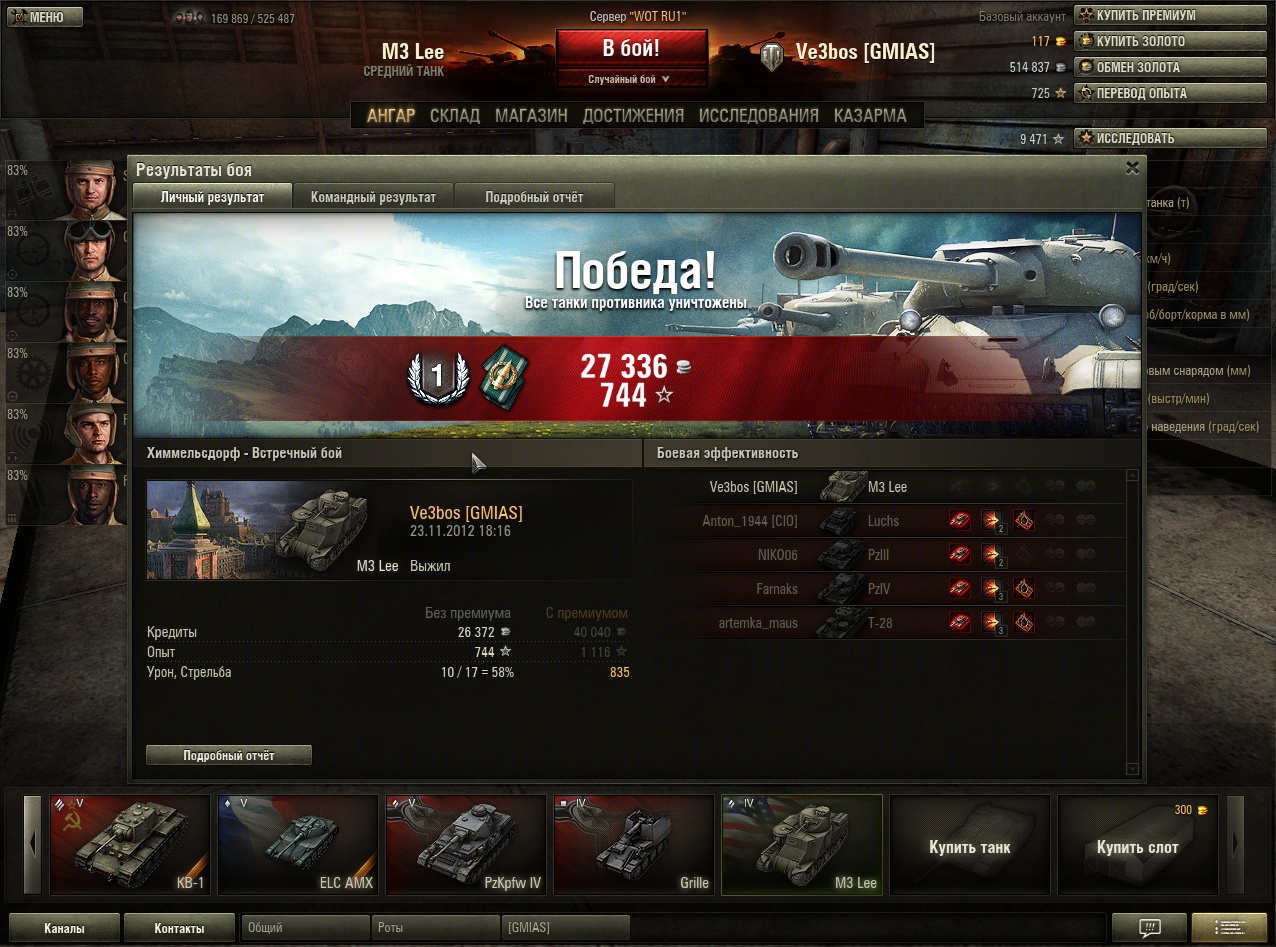Close the Результаты боя window
Viewport: 1276px width, 947px height.
[1132, 169]
